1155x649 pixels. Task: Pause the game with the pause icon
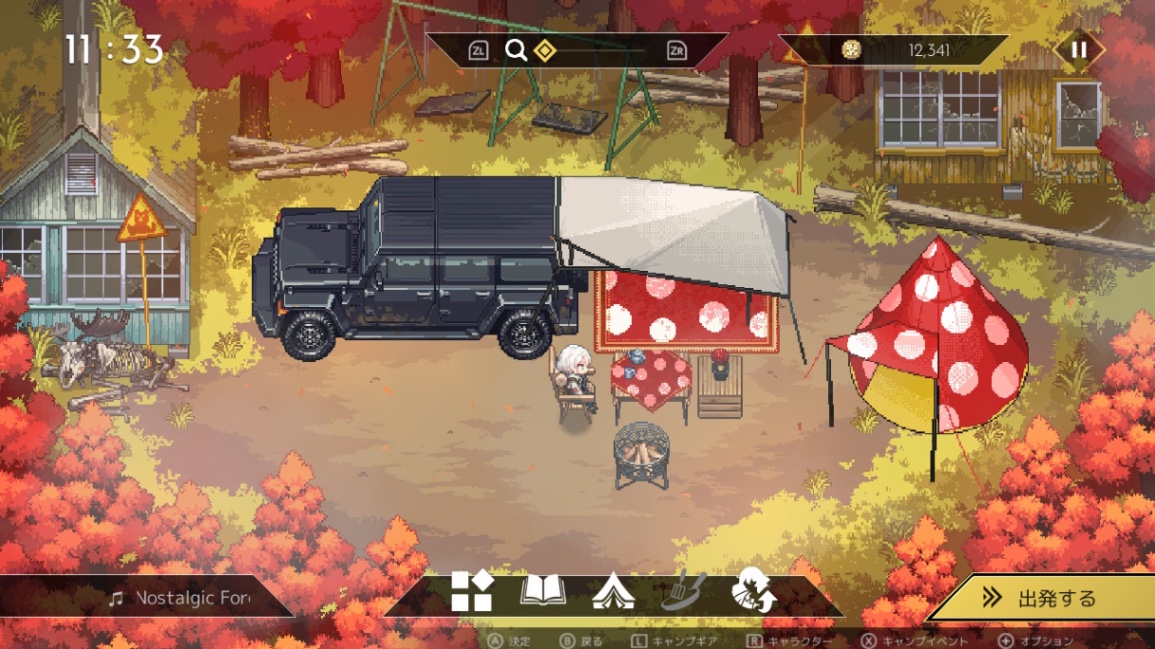[x=1078, y=50]
